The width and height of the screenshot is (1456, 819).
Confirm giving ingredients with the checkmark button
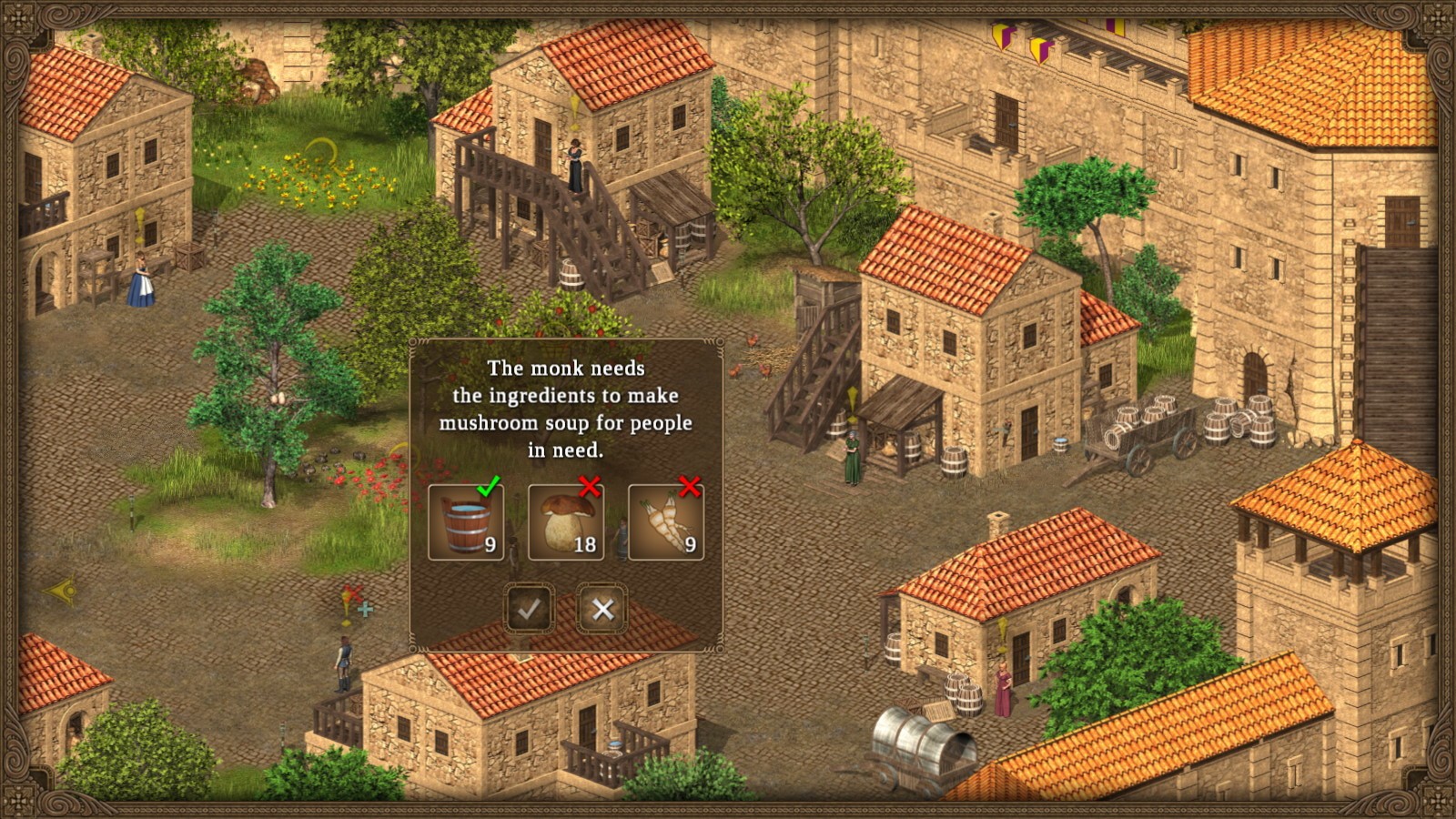[531, 610]
